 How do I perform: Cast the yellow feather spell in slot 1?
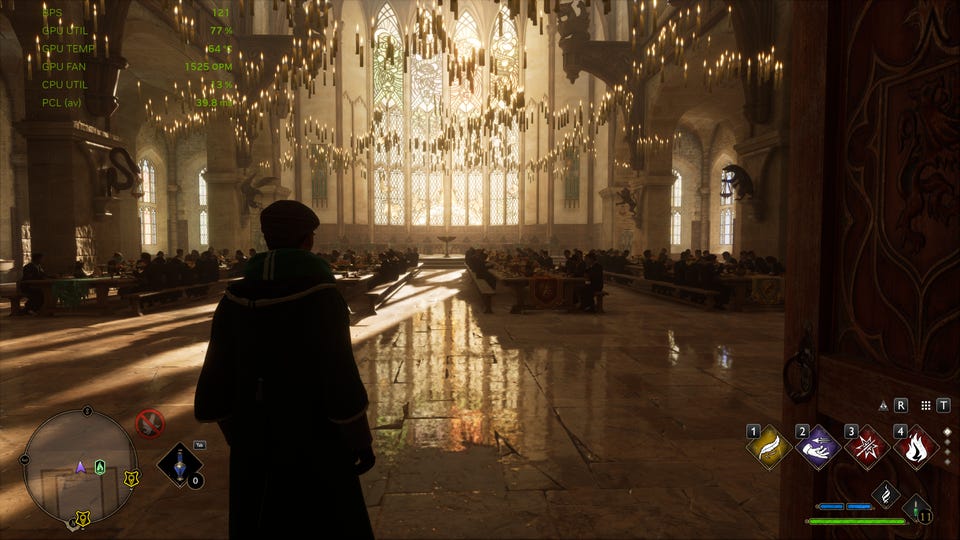tap(769, 447)
